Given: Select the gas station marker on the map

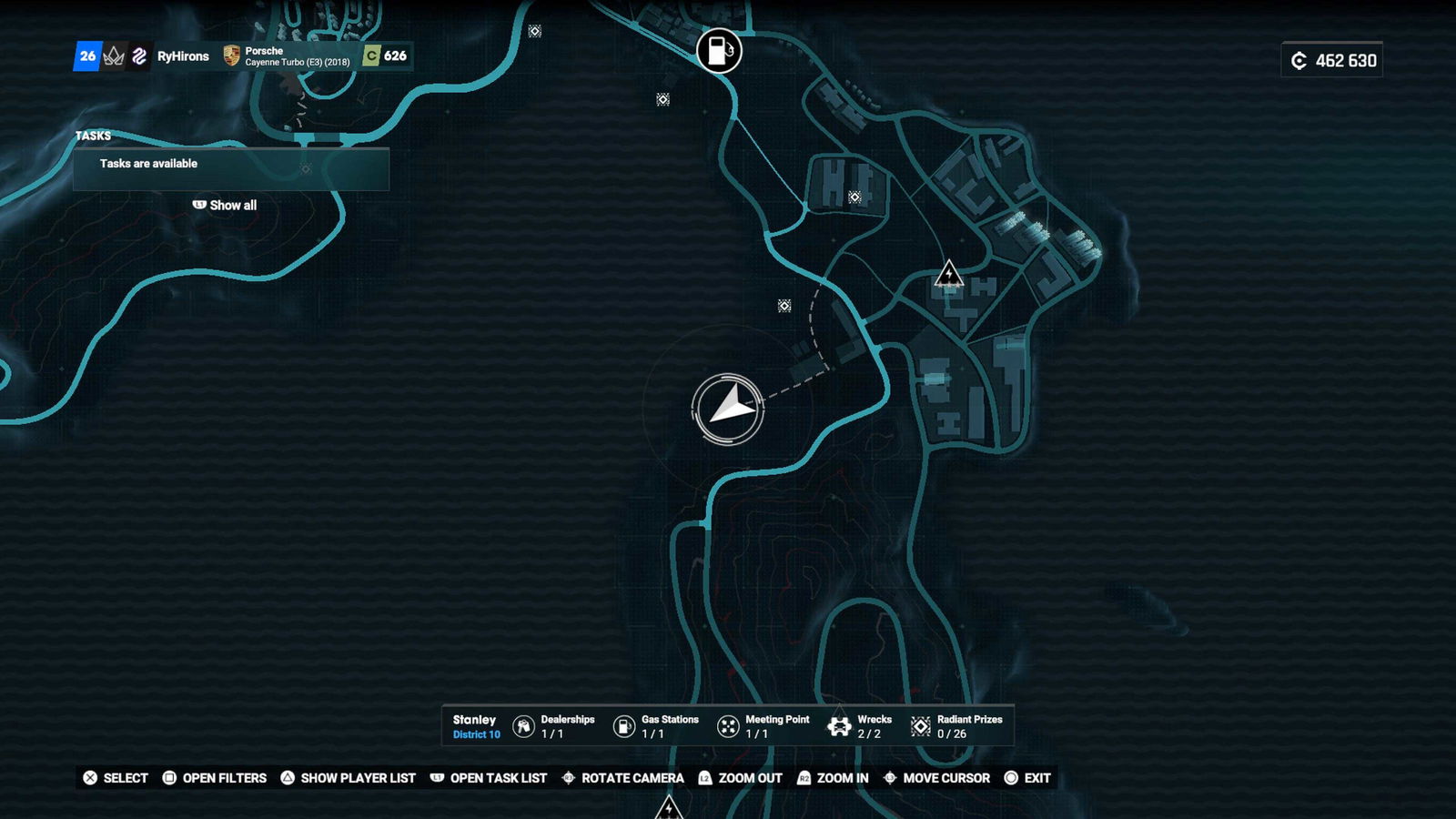Looking at the screenshot, I should pyautogui.click(x=719, y=51).
